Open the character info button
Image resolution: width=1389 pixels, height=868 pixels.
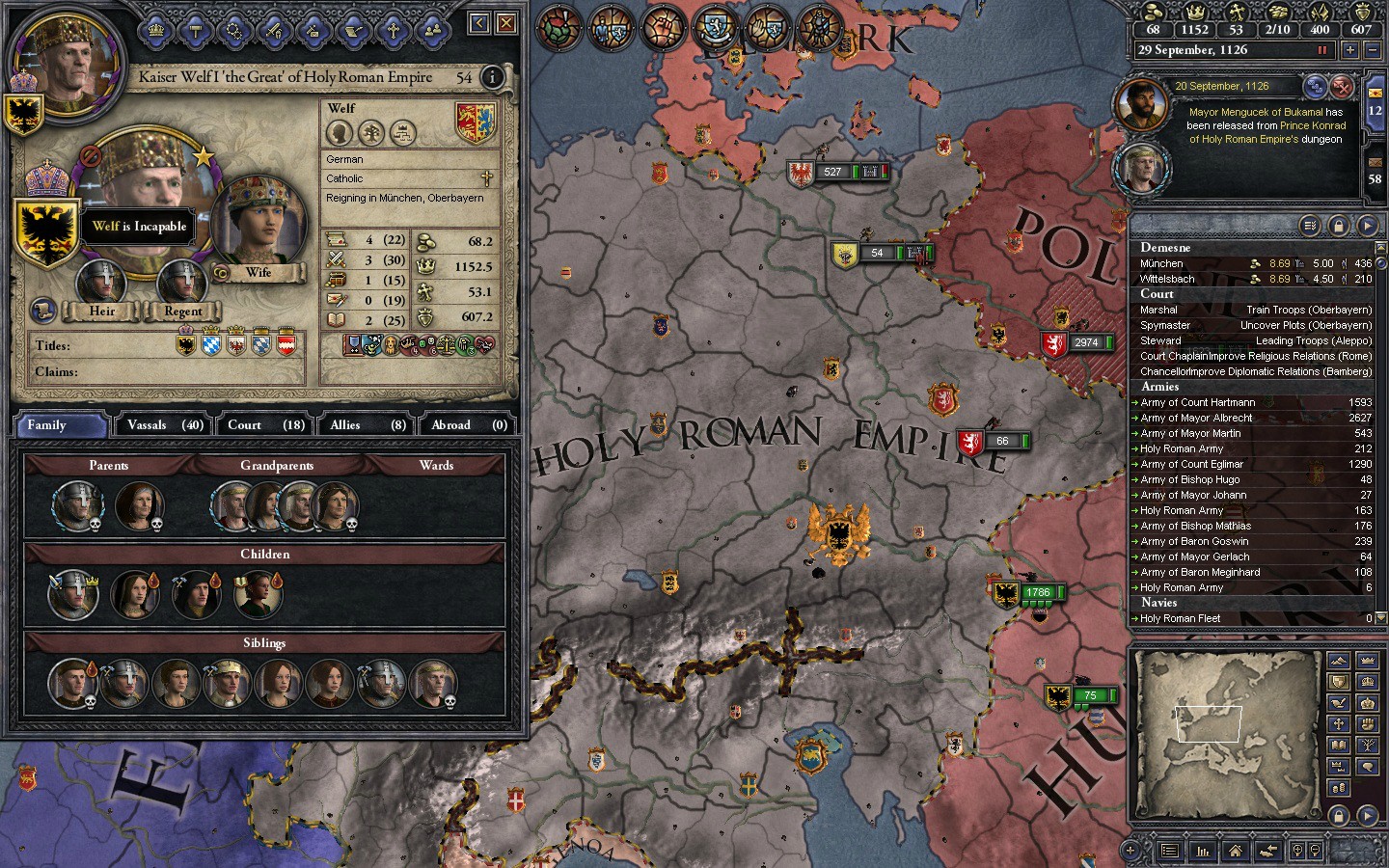(x=492, y=77)
